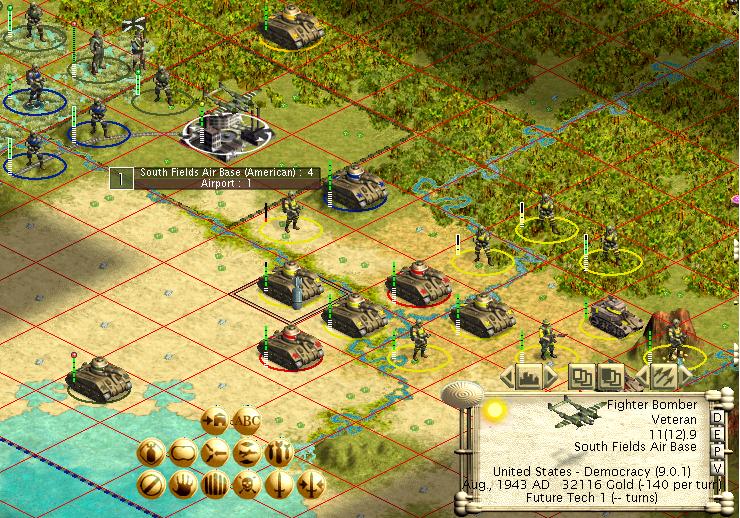Select the two airplanes mission button
740x518 pixels.
pyautogui.click(x=246, y=453)
